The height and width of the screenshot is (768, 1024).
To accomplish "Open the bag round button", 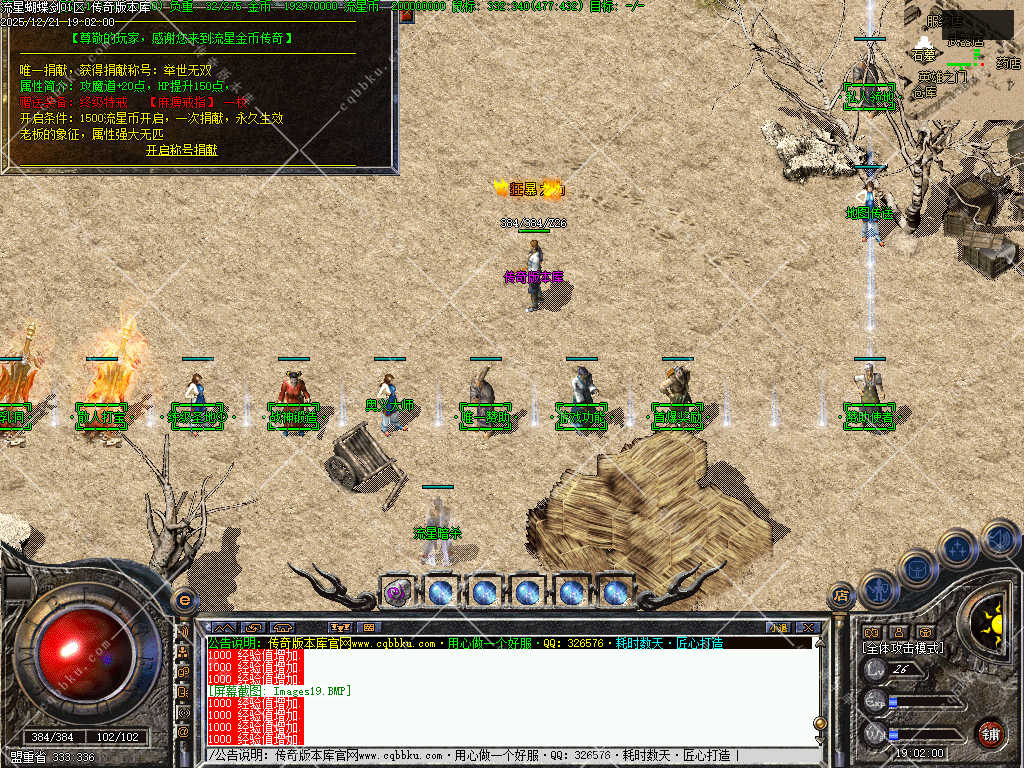I will (917, 569).
